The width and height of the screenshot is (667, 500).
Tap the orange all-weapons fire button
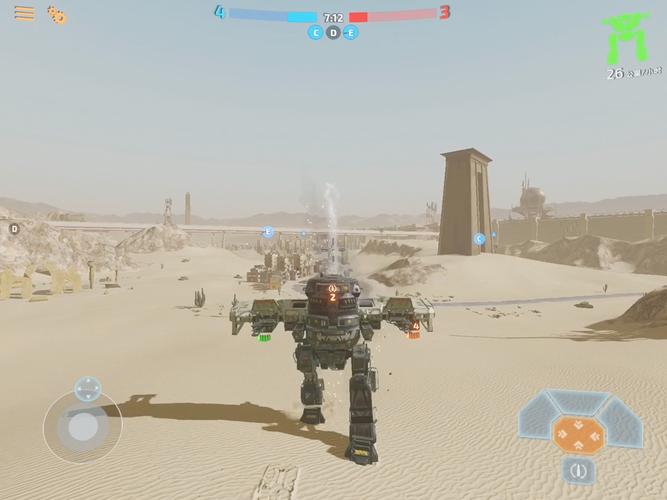578,434
